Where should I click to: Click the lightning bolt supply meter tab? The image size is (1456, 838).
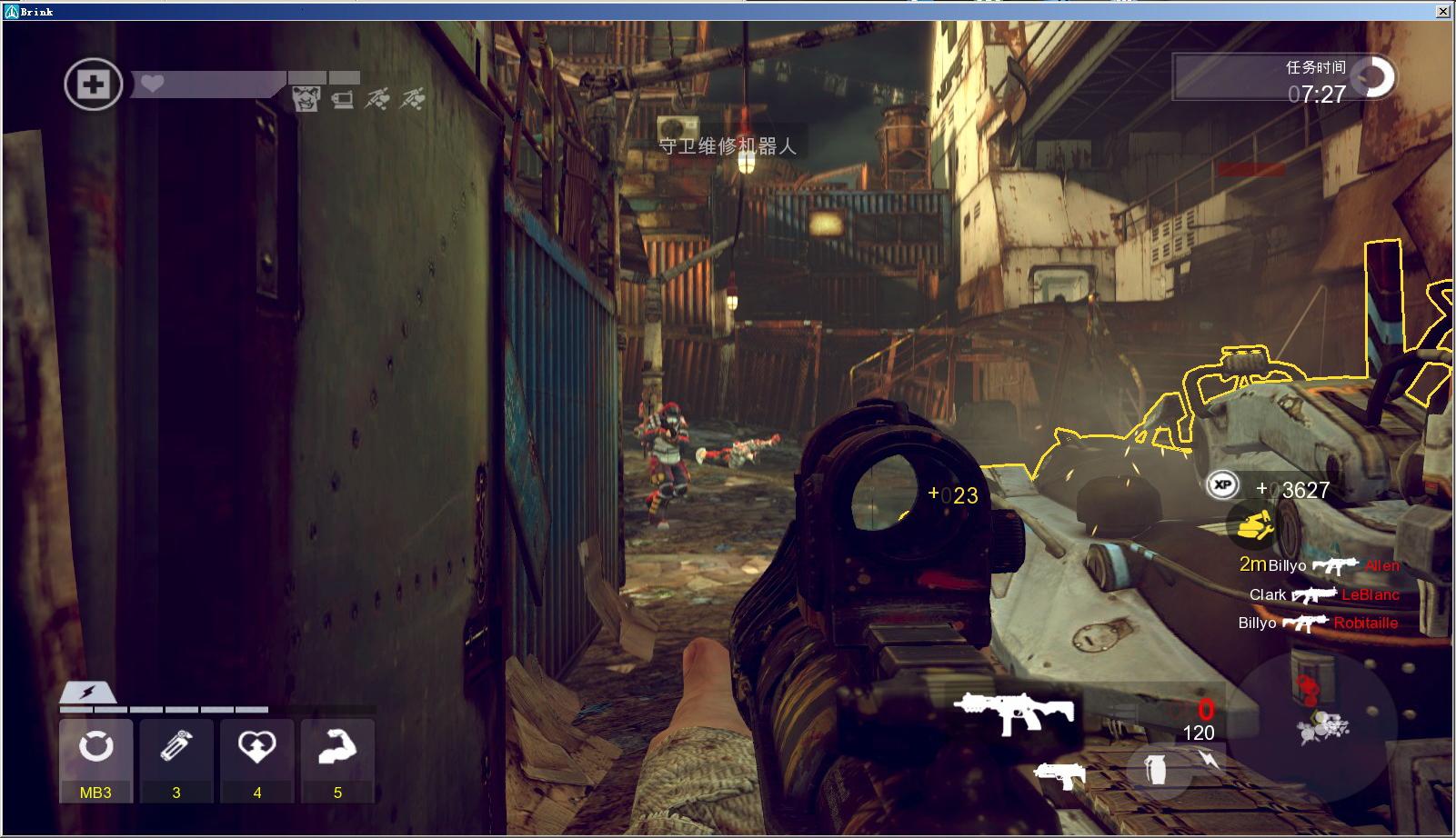point(87,693)
